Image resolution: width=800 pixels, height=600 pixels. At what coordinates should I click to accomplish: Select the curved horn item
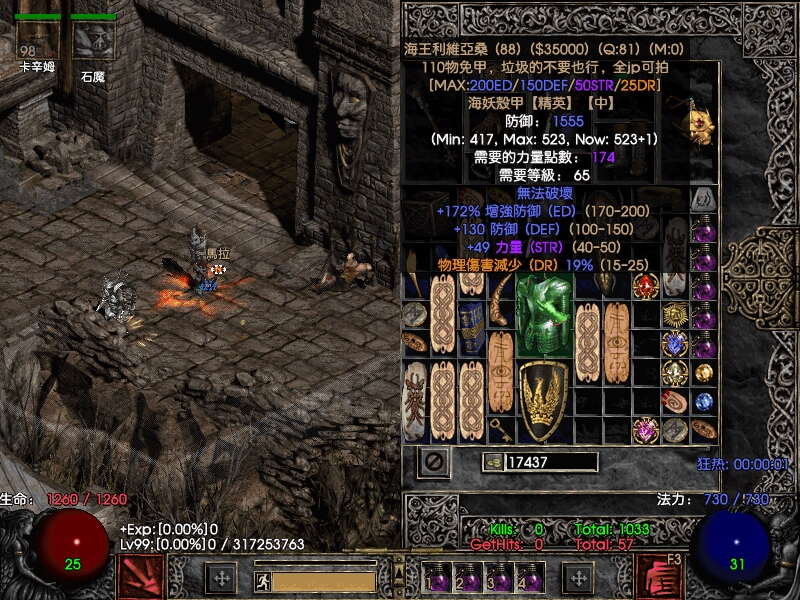point(500,300)
